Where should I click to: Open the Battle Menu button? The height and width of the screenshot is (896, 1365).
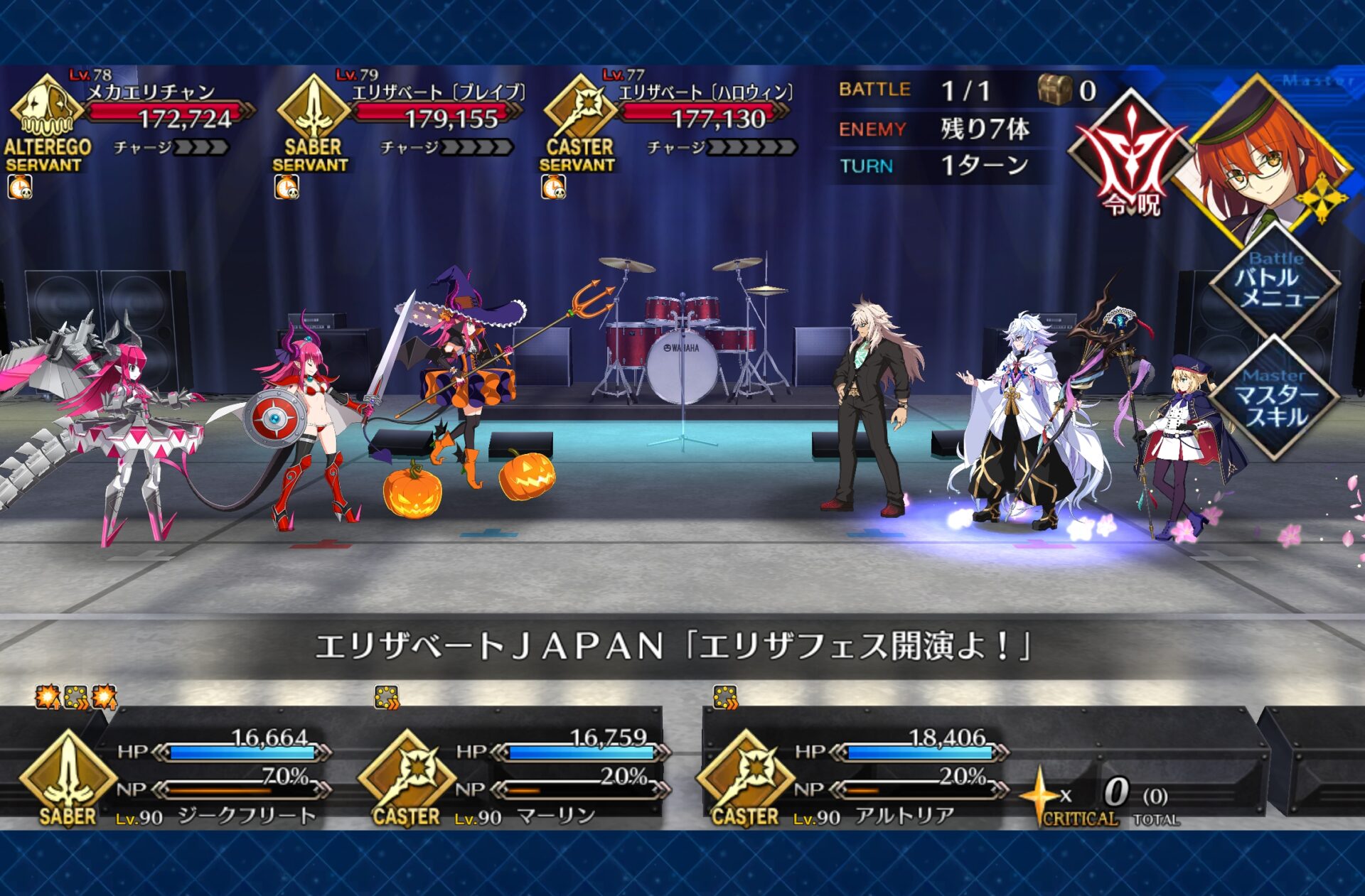coord(1275,284)
